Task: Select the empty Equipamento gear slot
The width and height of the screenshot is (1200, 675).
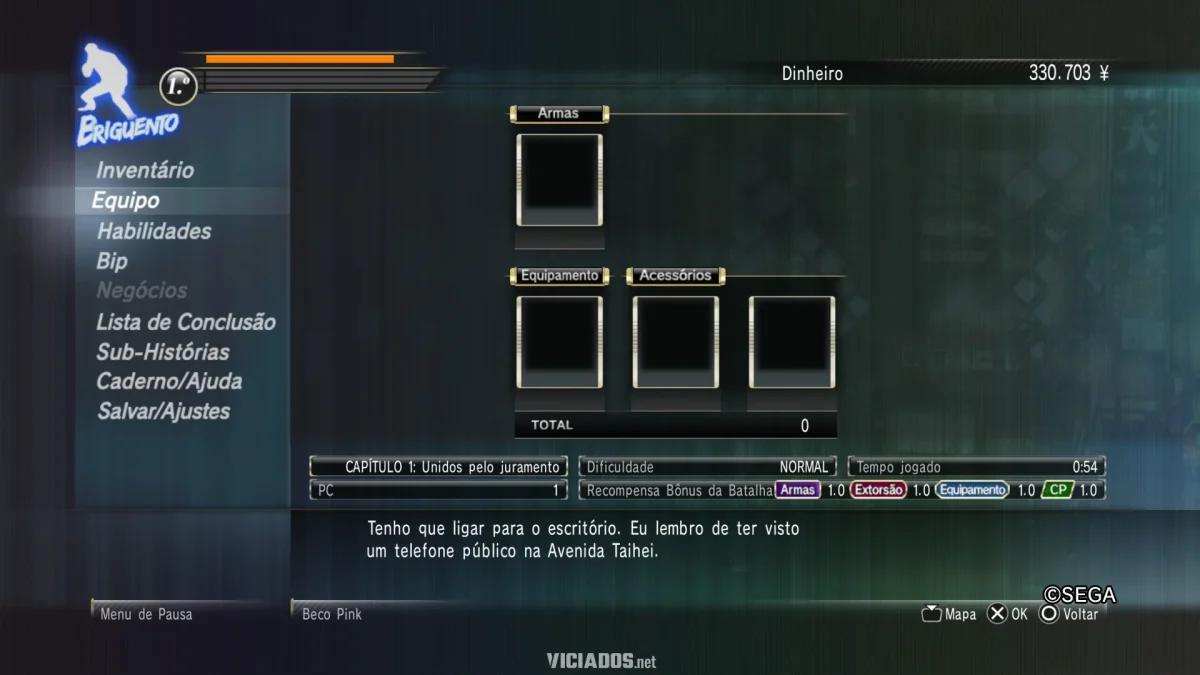Action: coord(559,342)
